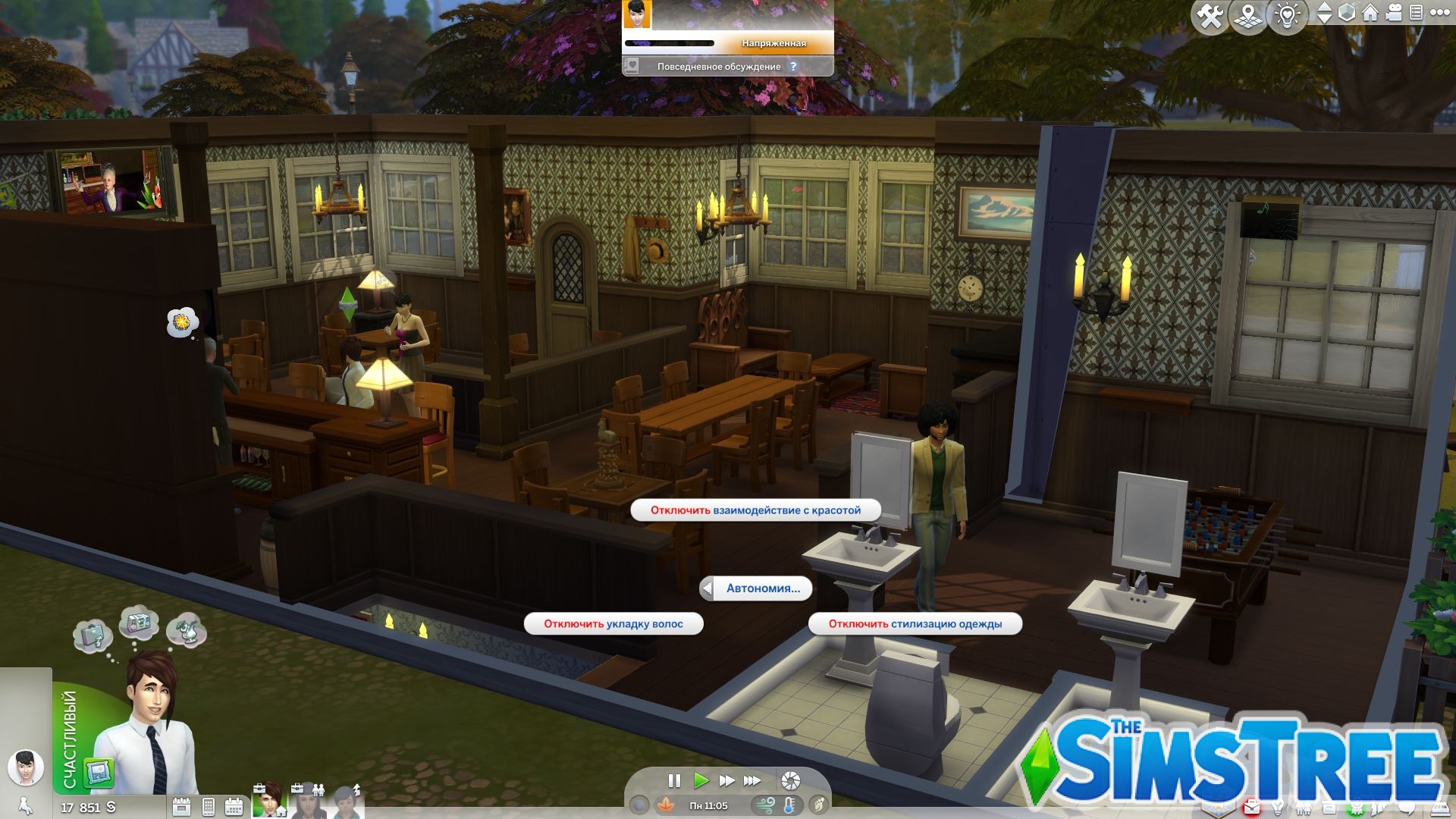Select the active Sim's portrait

[x=269, y=796]
